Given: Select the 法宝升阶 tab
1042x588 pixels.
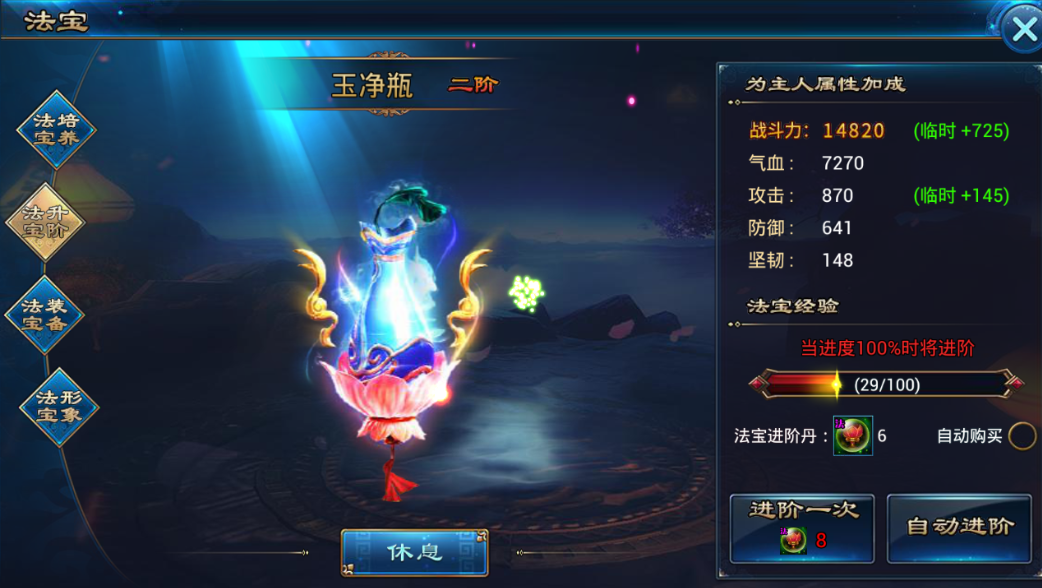Looking at the screenshot, I should (45, 222).
